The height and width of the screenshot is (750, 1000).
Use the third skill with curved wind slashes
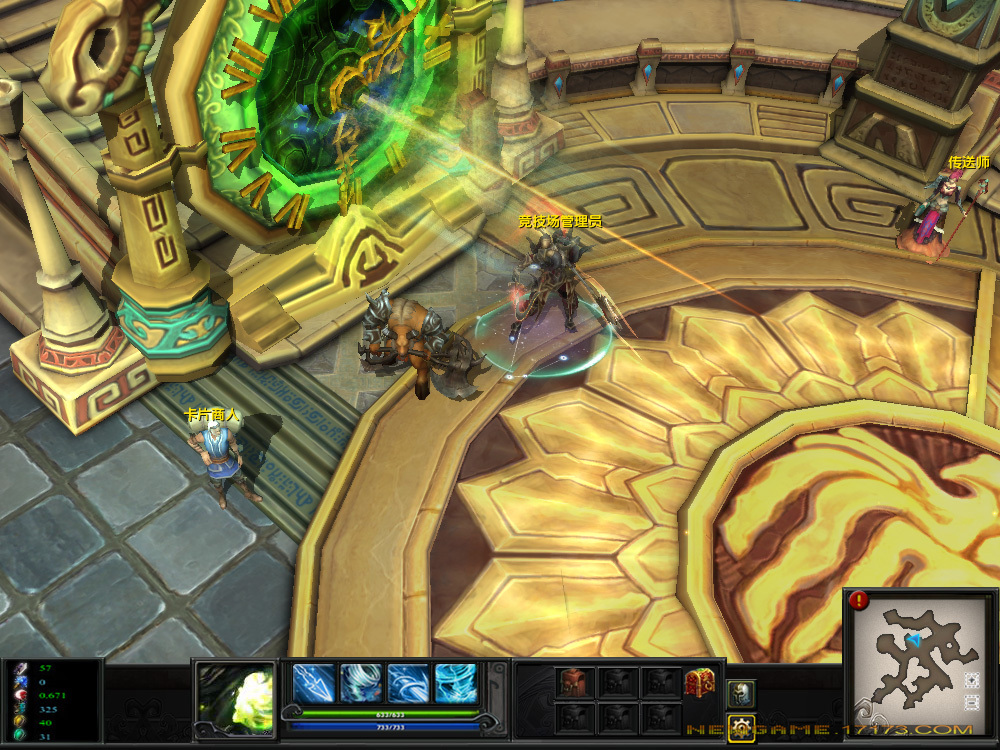(x=408, y=684)
